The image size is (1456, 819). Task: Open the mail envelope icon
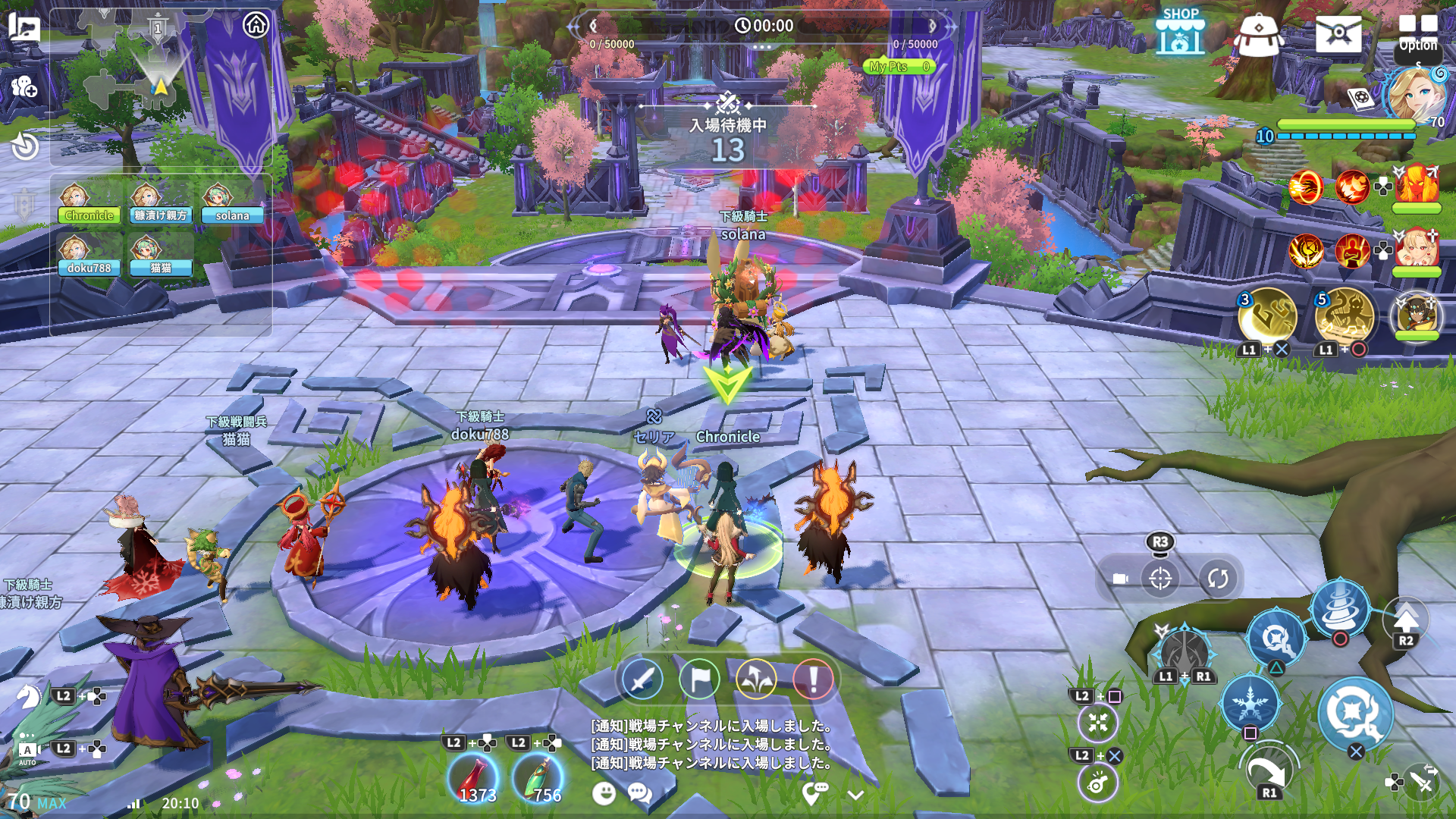[x=1338, y=34]
